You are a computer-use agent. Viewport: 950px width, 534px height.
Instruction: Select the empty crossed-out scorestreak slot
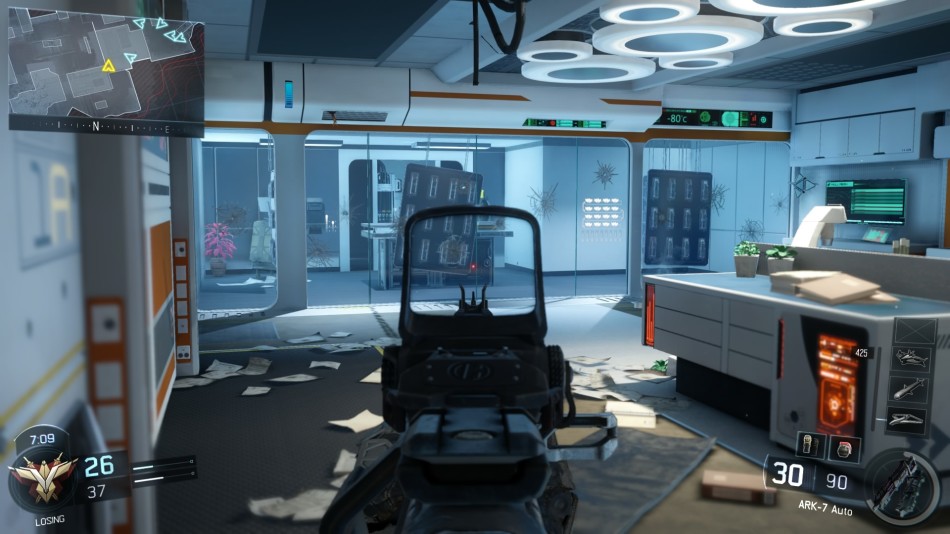pos(914,331)
